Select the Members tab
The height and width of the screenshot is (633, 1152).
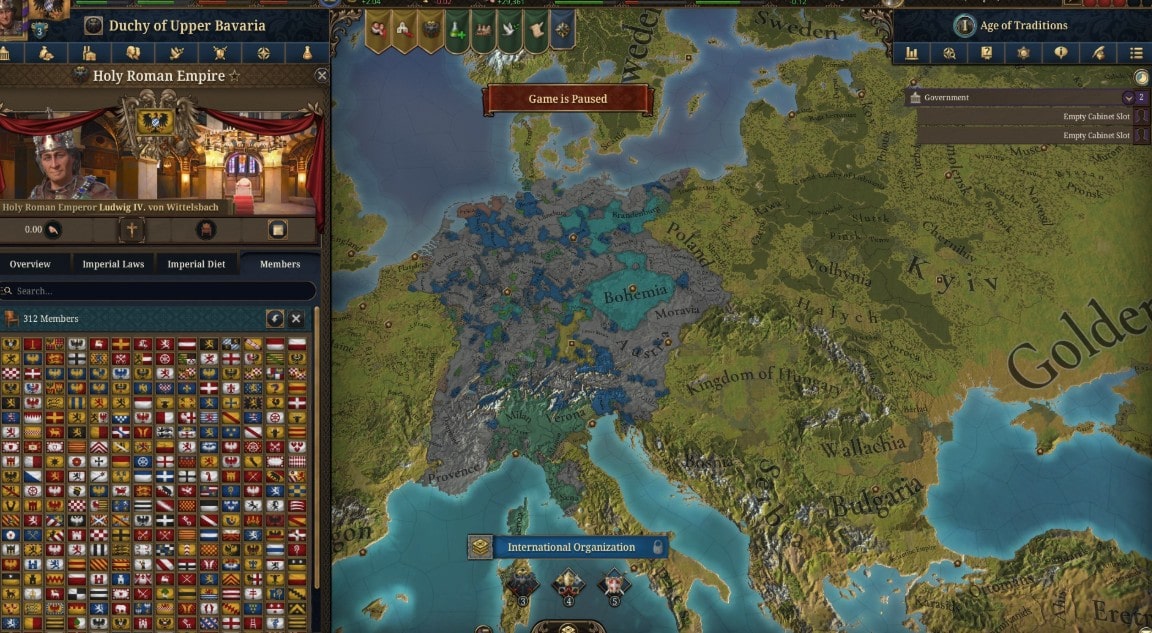point(280,264)
